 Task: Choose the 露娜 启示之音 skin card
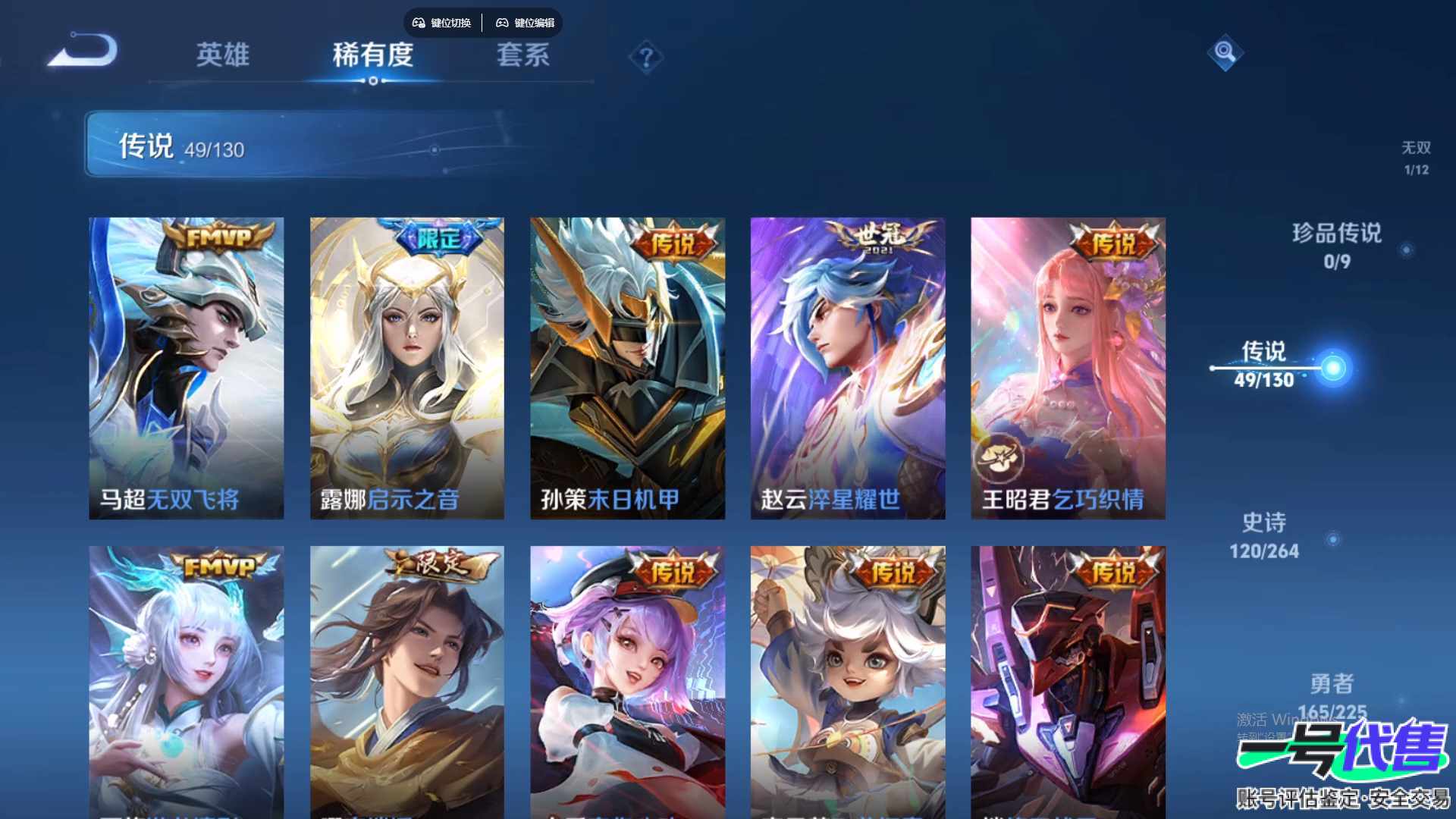(407, 369)
